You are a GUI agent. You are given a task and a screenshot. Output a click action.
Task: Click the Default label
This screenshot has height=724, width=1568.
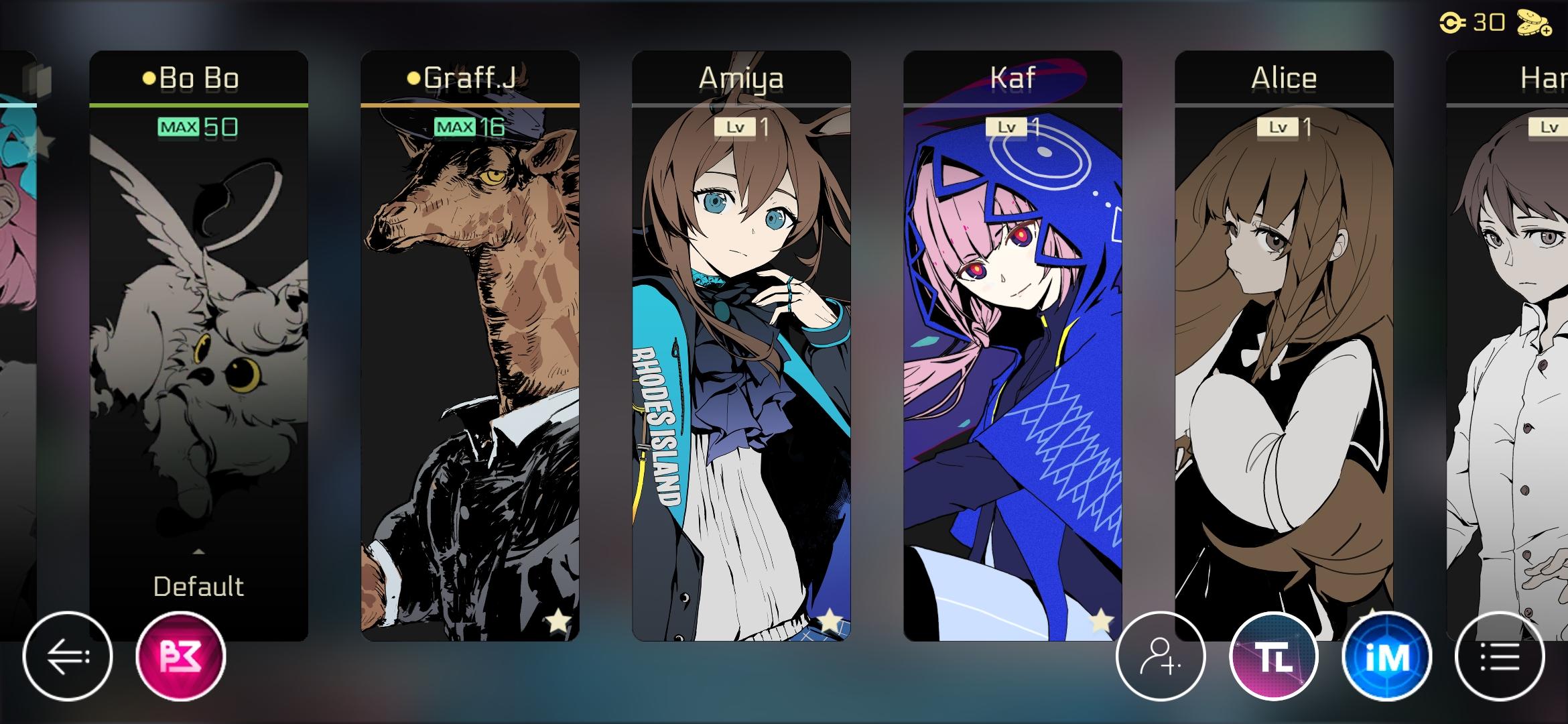(x=198, y=585)
